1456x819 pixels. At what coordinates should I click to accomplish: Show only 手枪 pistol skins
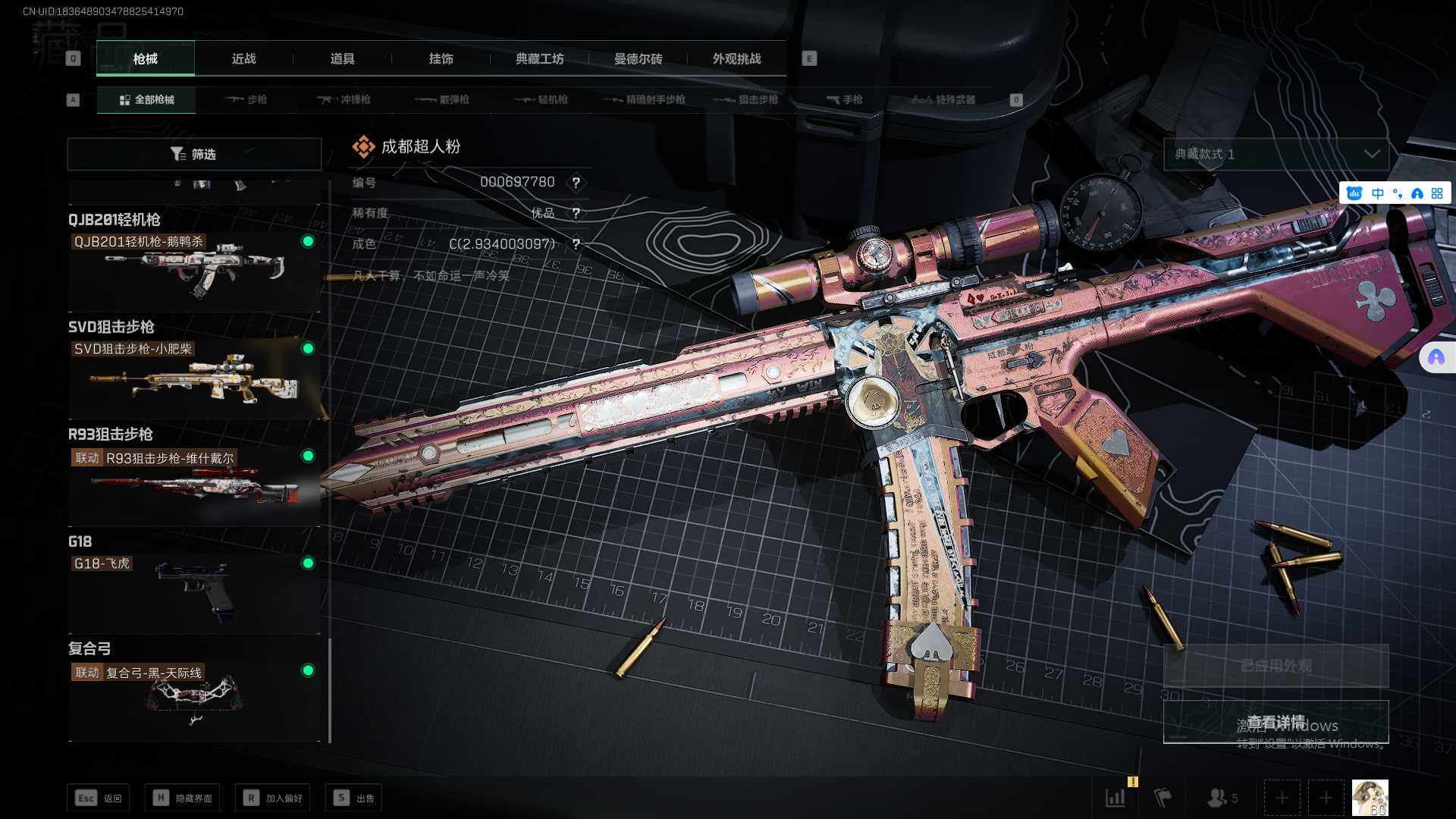844,100
